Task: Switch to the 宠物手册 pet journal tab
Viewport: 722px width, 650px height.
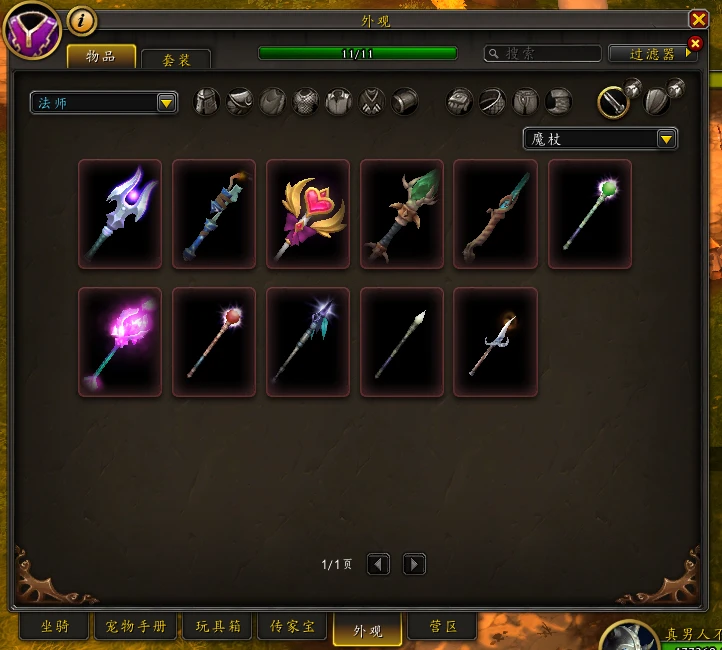Action: pyautogui.click(x=137, y=627)
